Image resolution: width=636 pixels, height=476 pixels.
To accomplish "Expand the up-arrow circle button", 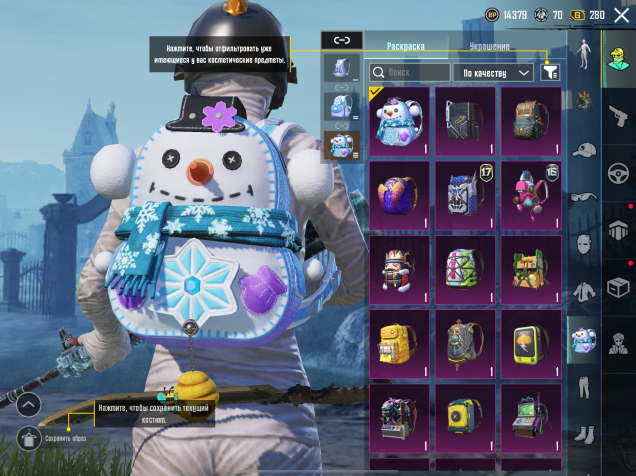I will [28, 405].
